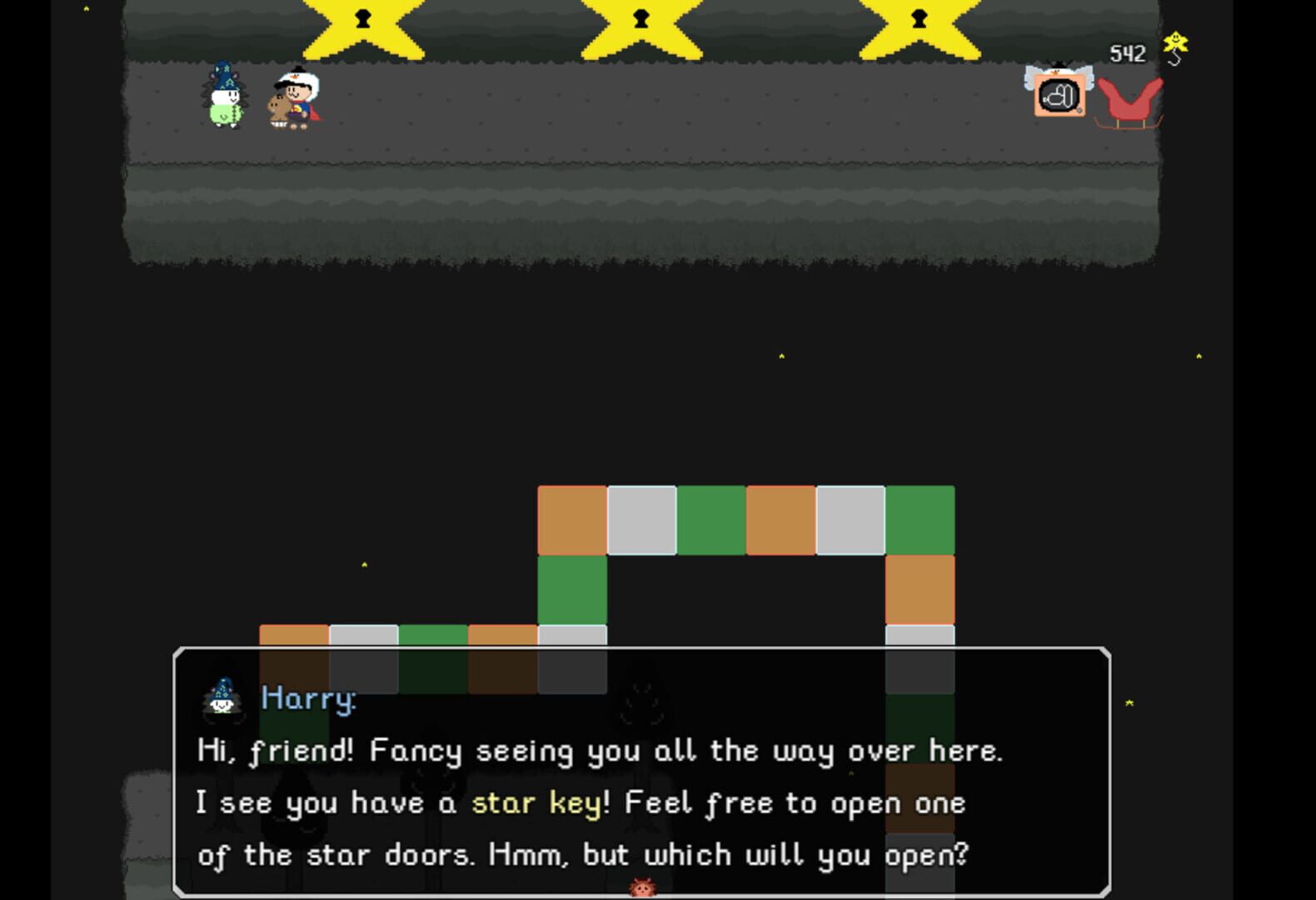Select the Harry name label

(307, 698)
